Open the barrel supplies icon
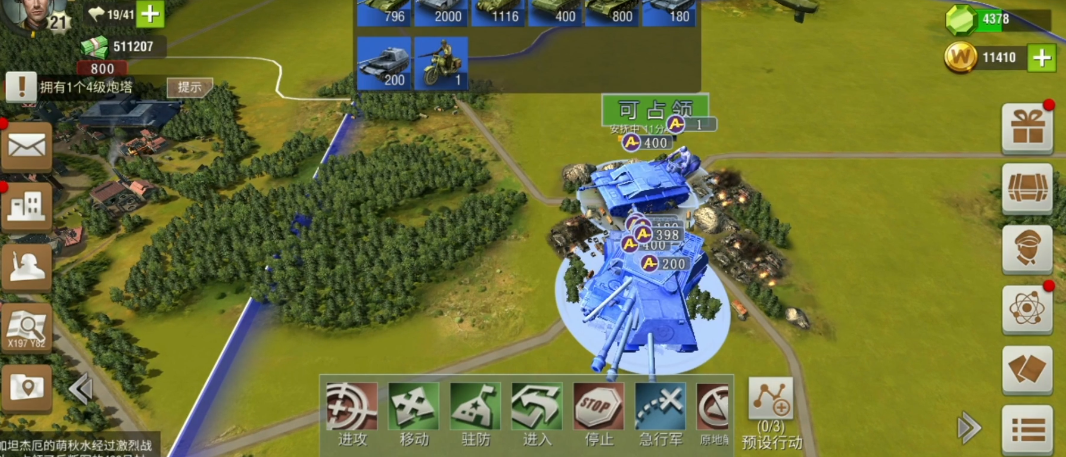 point(1027,189)
